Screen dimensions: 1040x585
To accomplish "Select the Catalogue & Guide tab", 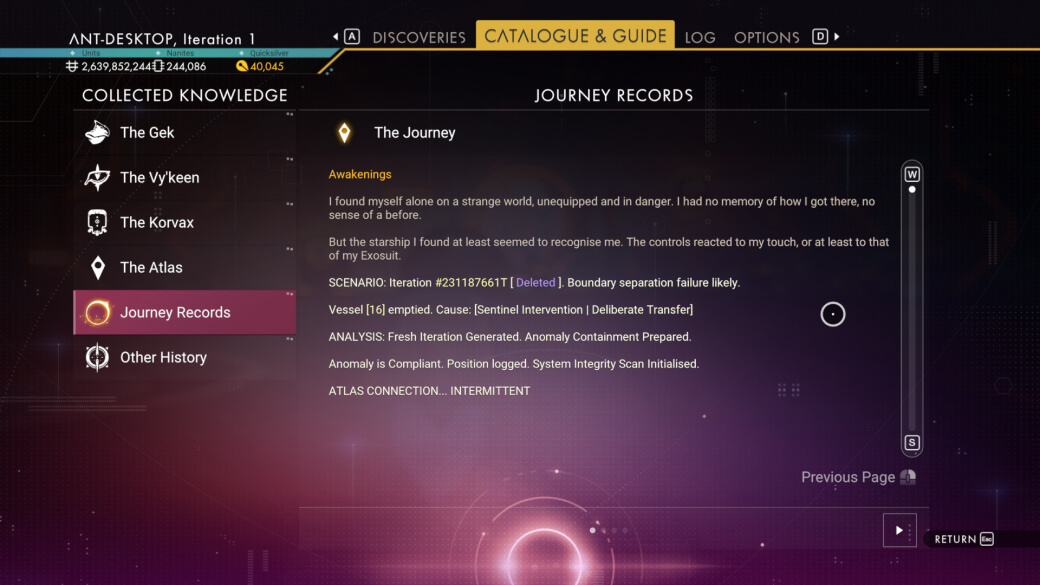I will tap(575, 36).
